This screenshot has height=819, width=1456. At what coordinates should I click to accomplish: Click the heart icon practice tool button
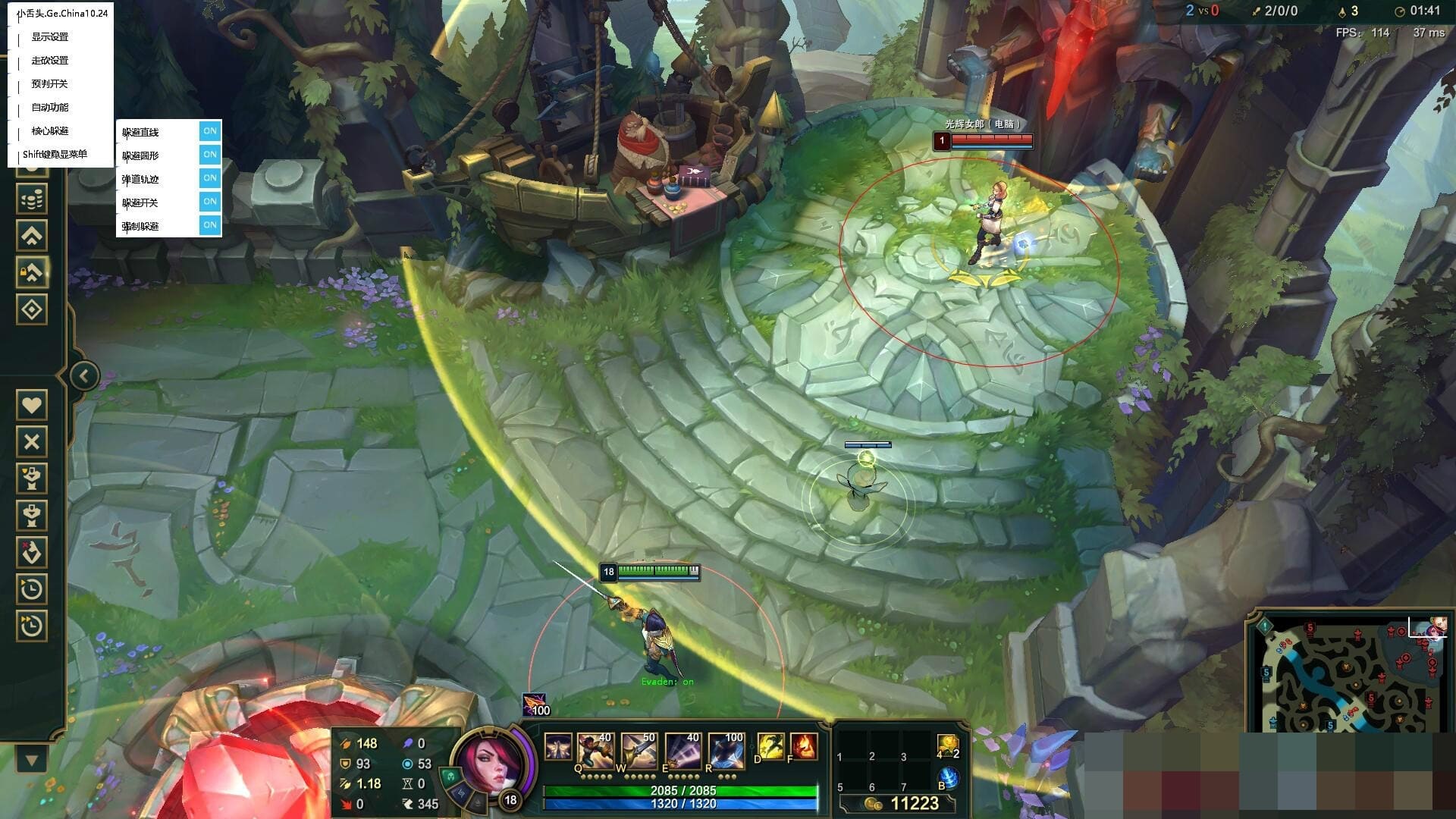click(32, 405)
